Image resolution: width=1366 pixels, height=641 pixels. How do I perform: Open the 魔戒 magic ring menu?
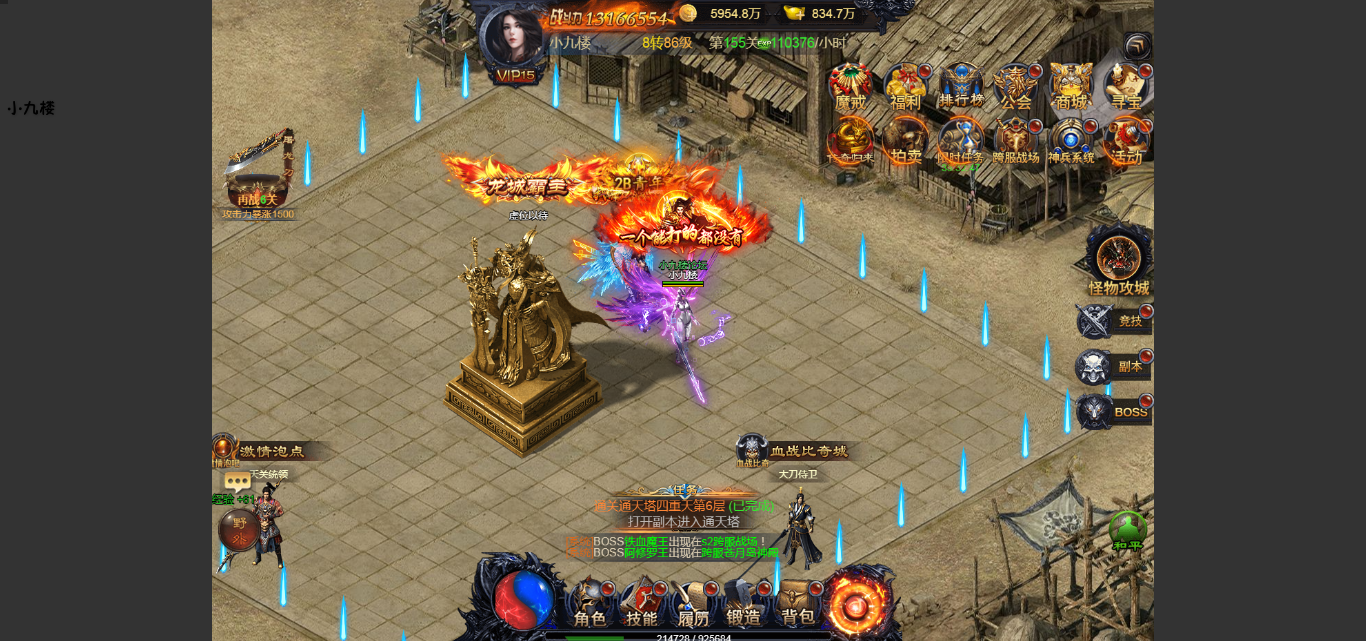(850, 87)
